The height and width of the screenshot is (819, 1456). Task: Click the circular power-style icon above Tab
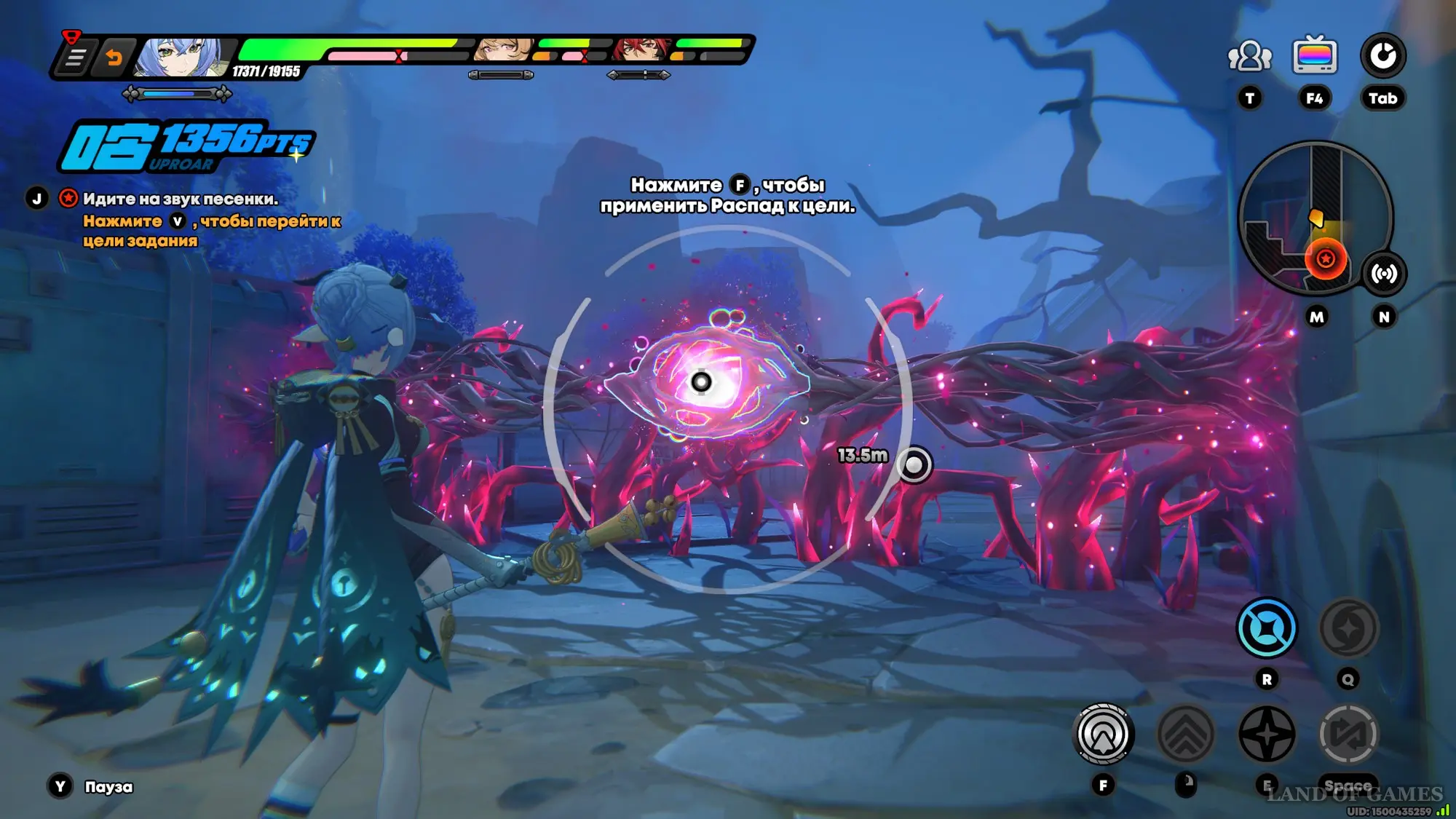click(x=1382, y=56)
